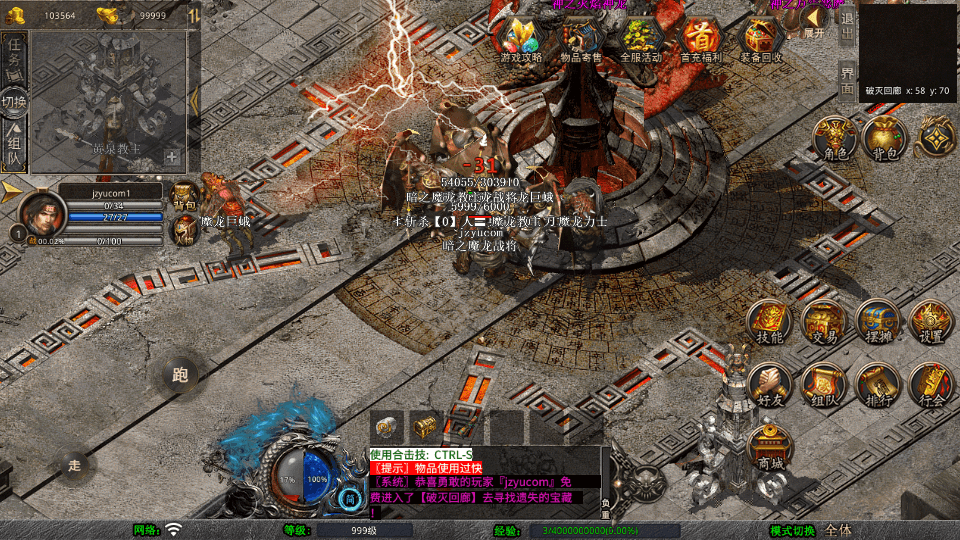The width and height of the screenshot is (960, 540).
Task: Click the 展开 expand arrow
Action: [814, 22]
